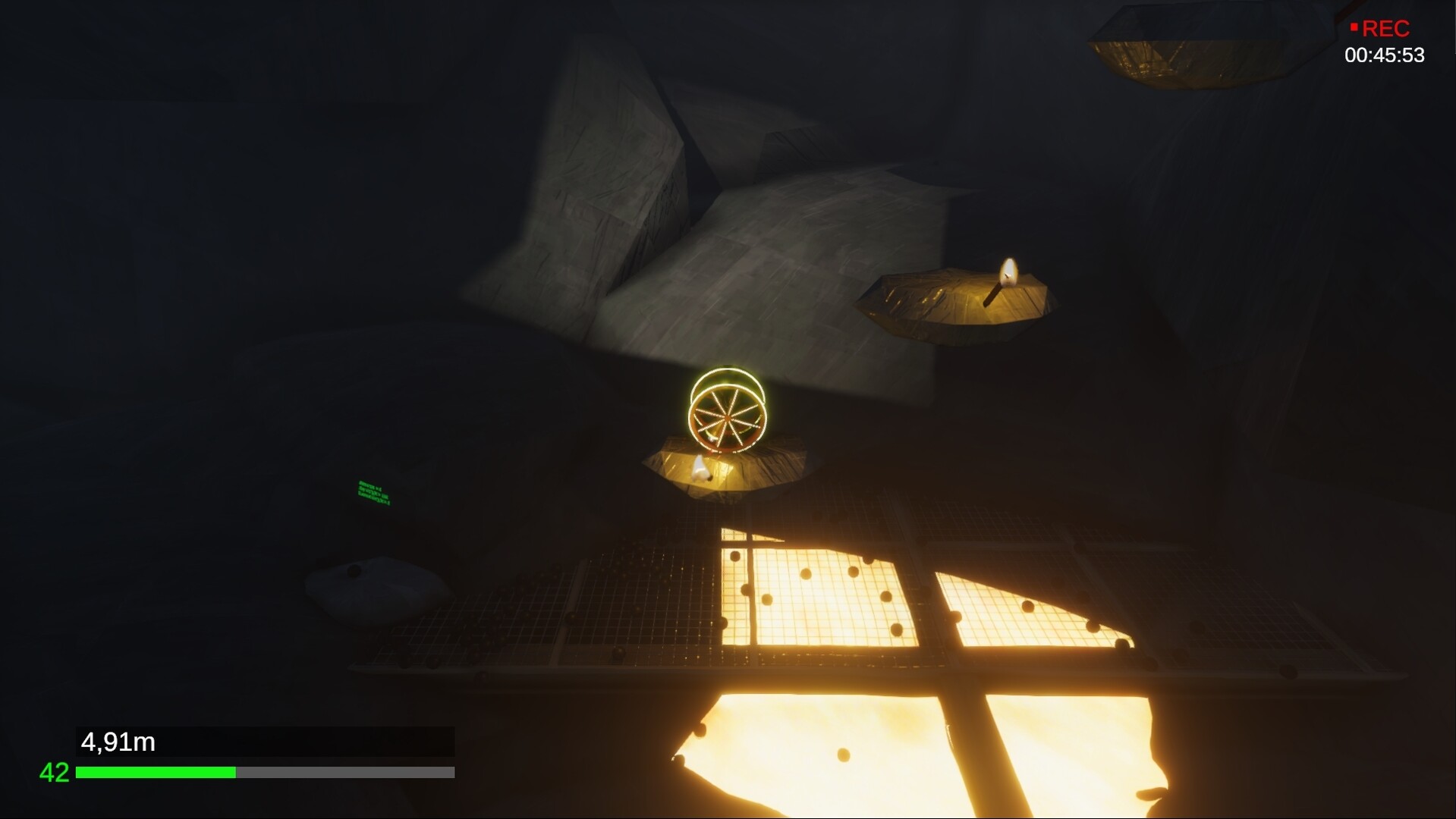This screenshot has width=1456, height=819.
Task: Click the 4,91m distance label
Action: click(x=118, y=742)
